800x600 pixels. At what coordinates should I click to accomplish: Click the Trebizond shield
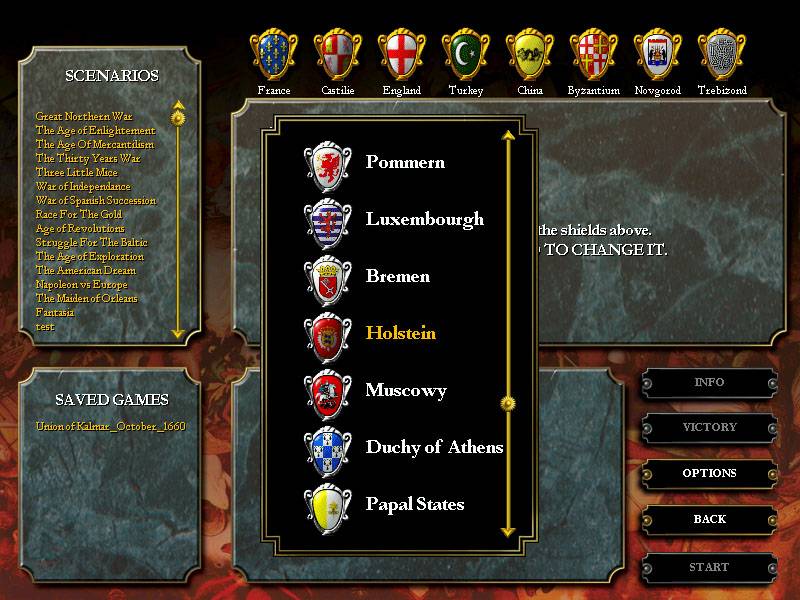pyautogui.click(x=722, y=55)
